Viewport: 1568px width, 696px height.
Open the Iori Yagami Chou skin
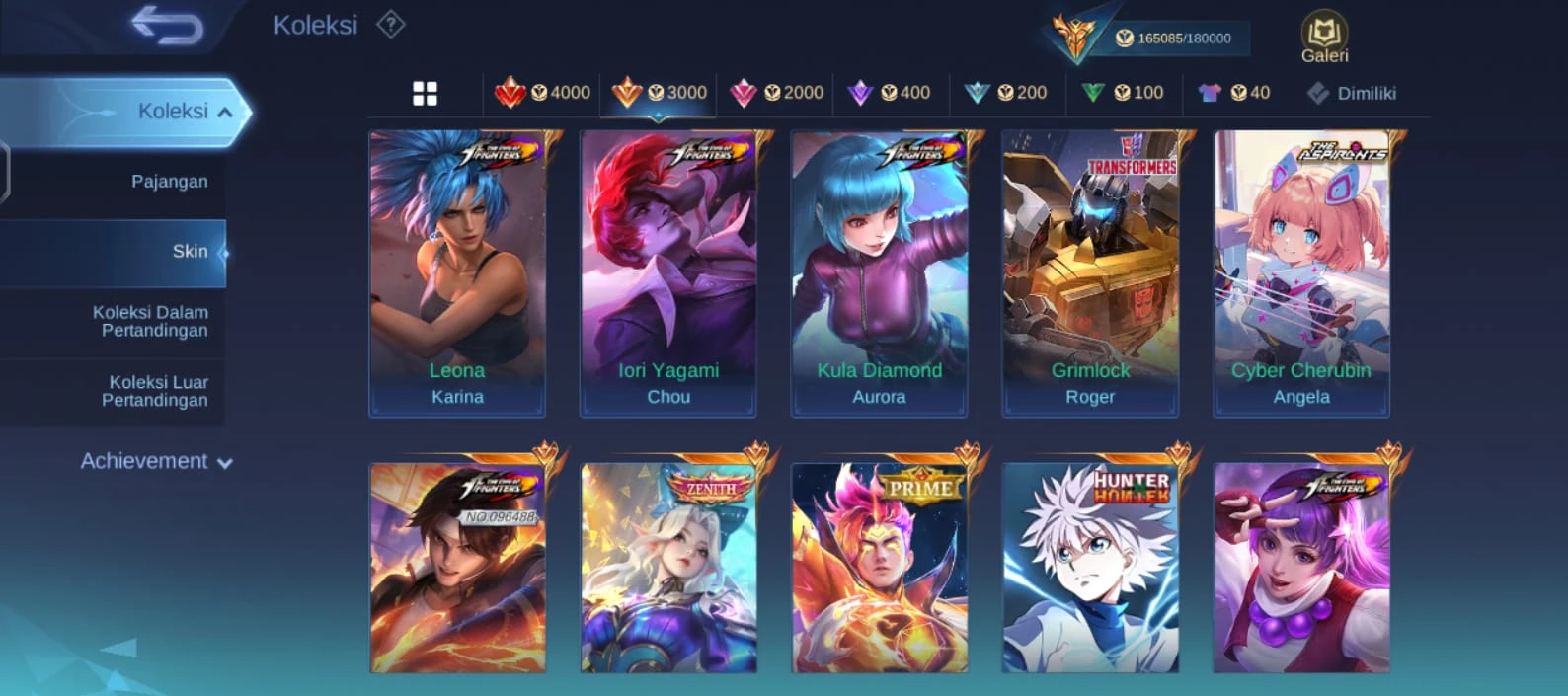(668, 273)
